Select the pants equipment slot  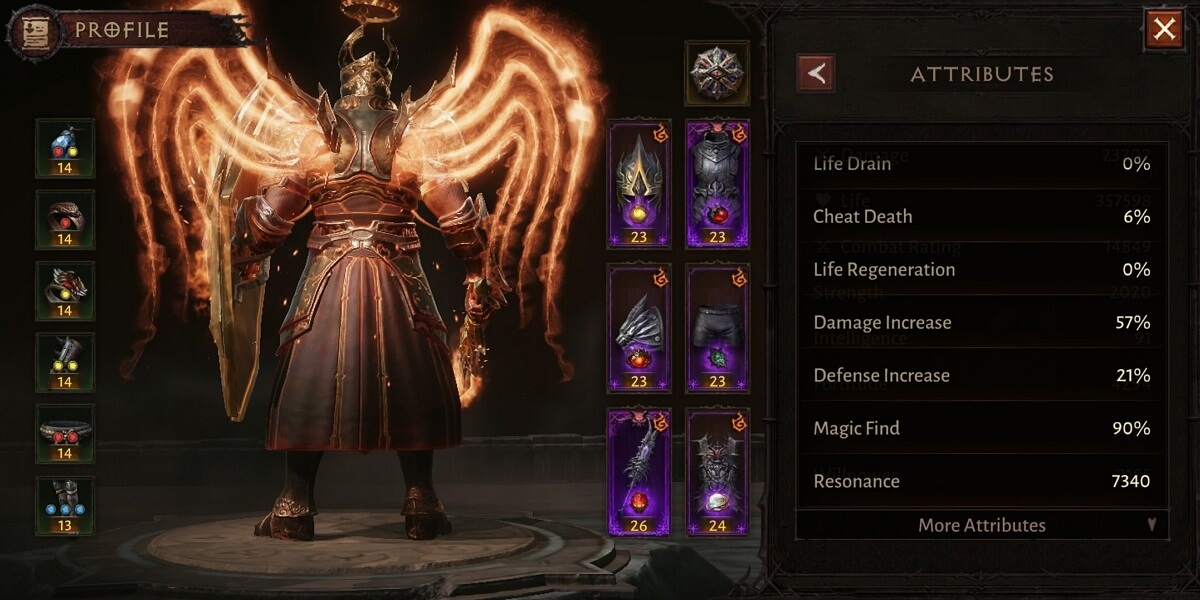(x=718, y=328)
